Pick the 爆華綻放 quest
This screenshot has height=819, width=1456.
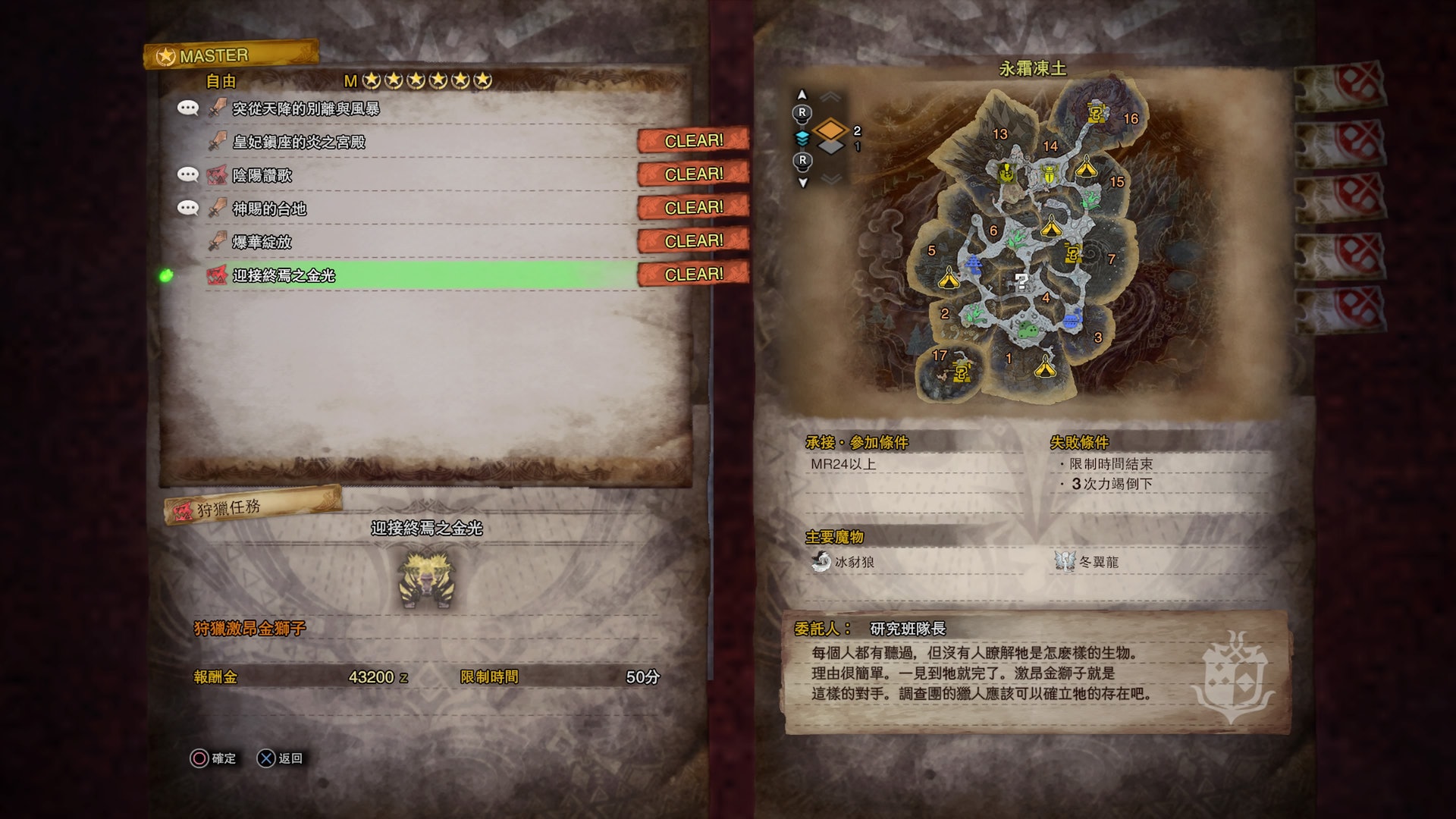pyautogui.click(x=262, y=242)
